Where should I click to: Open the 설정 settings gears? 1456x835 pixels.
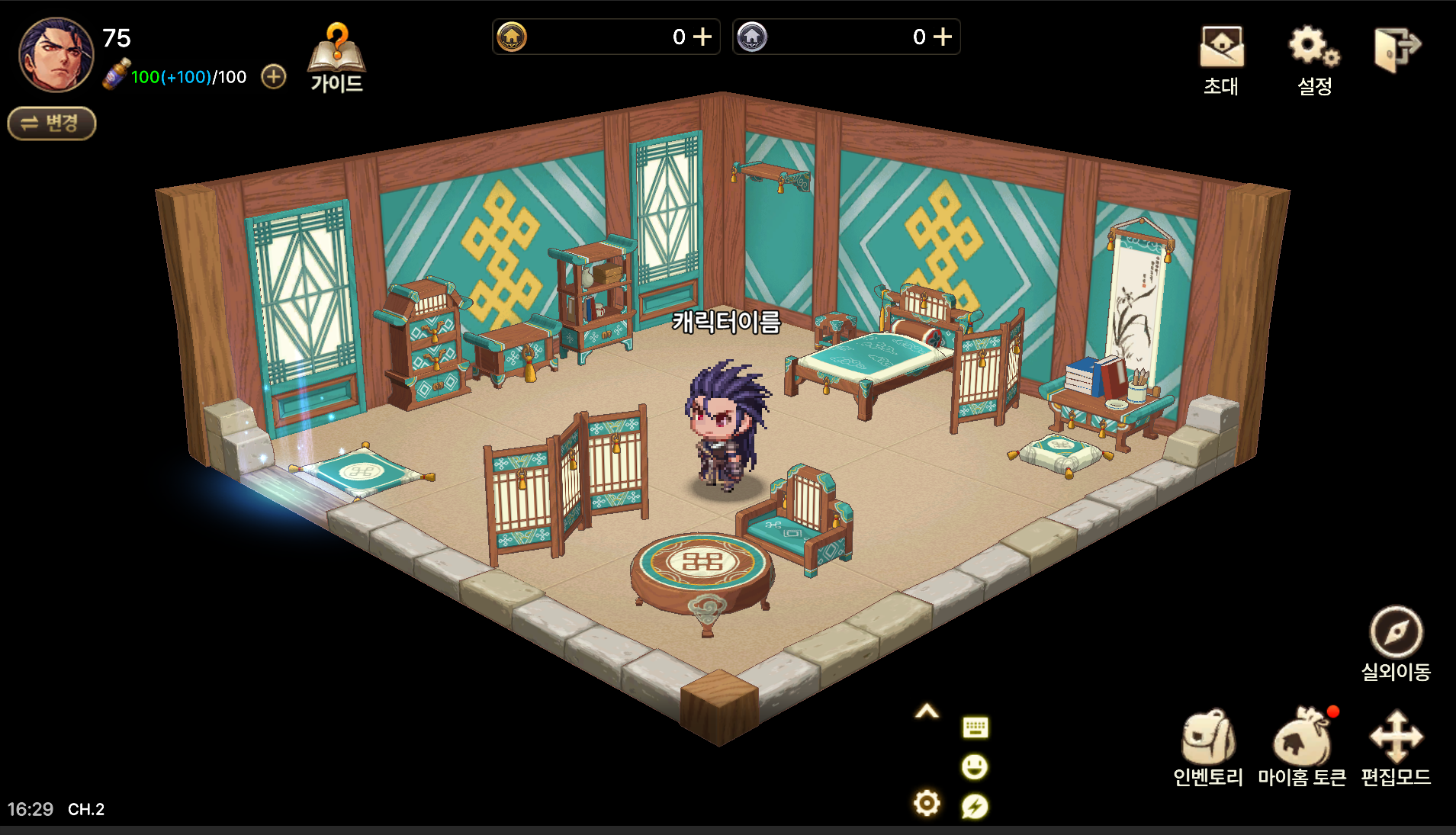tap(1314, 59)
